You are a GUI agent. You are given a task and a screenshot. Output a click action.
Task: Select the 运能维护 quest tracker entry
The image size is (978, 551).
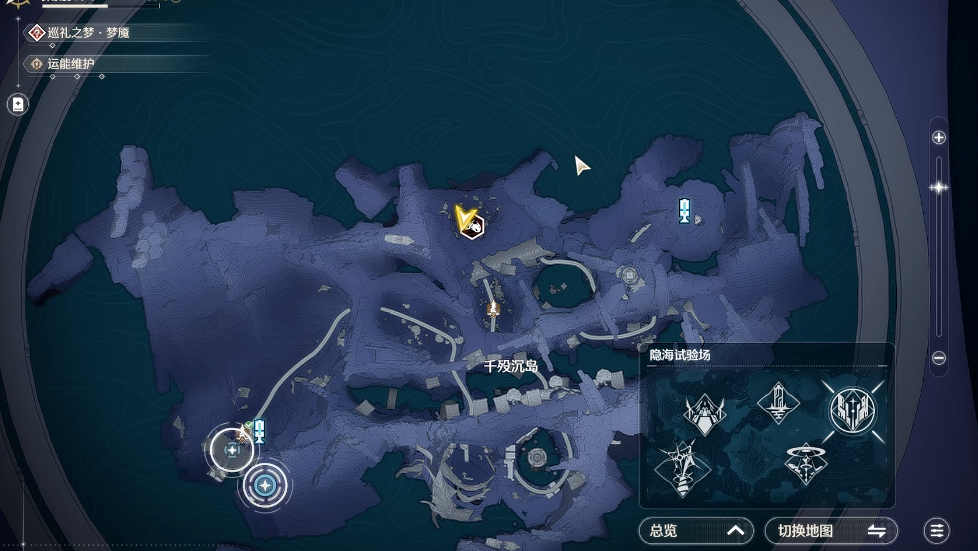click(70, 64)
